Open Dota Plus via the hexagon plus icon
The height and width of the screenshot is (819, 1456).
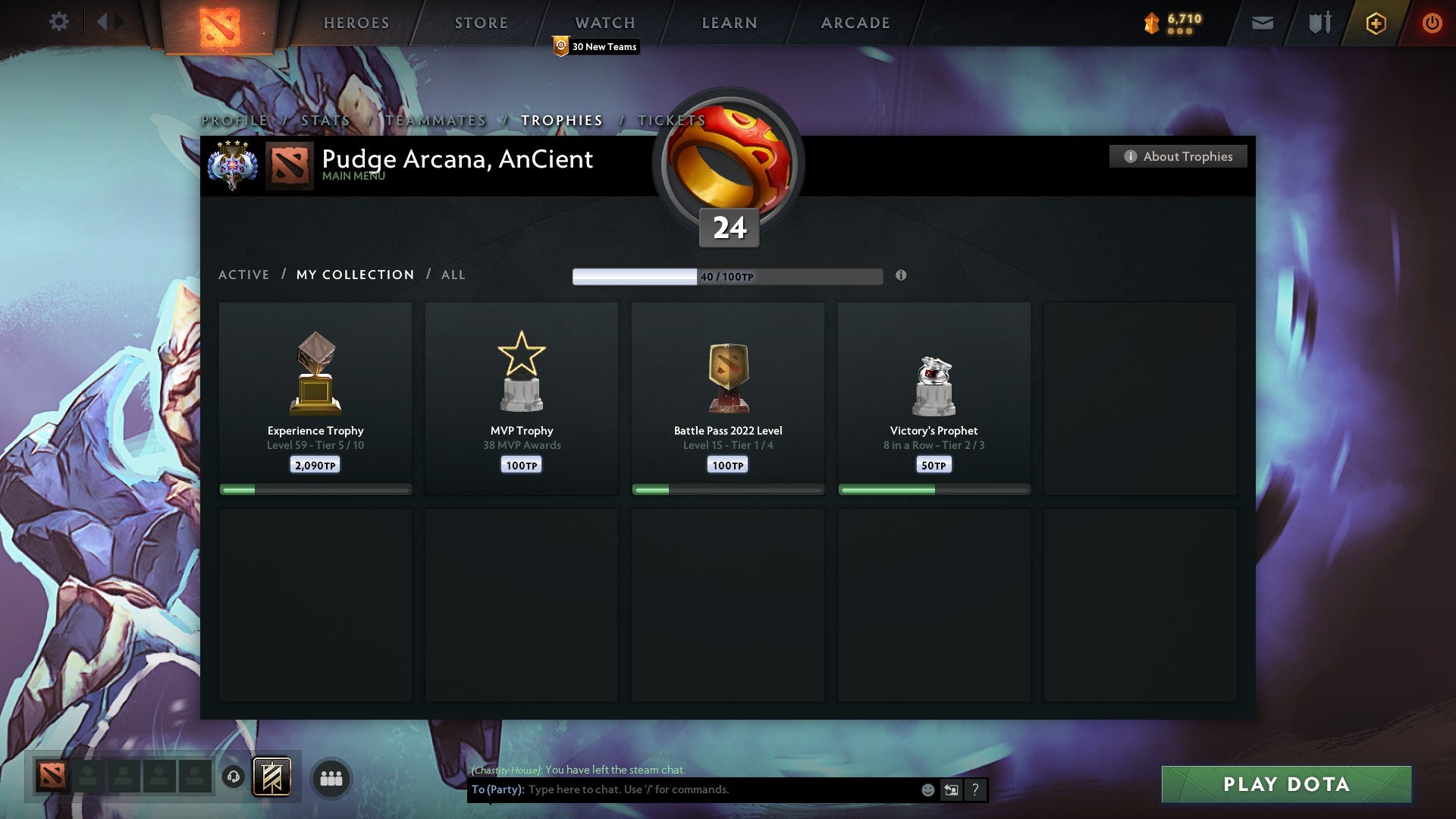[1375, 23]
